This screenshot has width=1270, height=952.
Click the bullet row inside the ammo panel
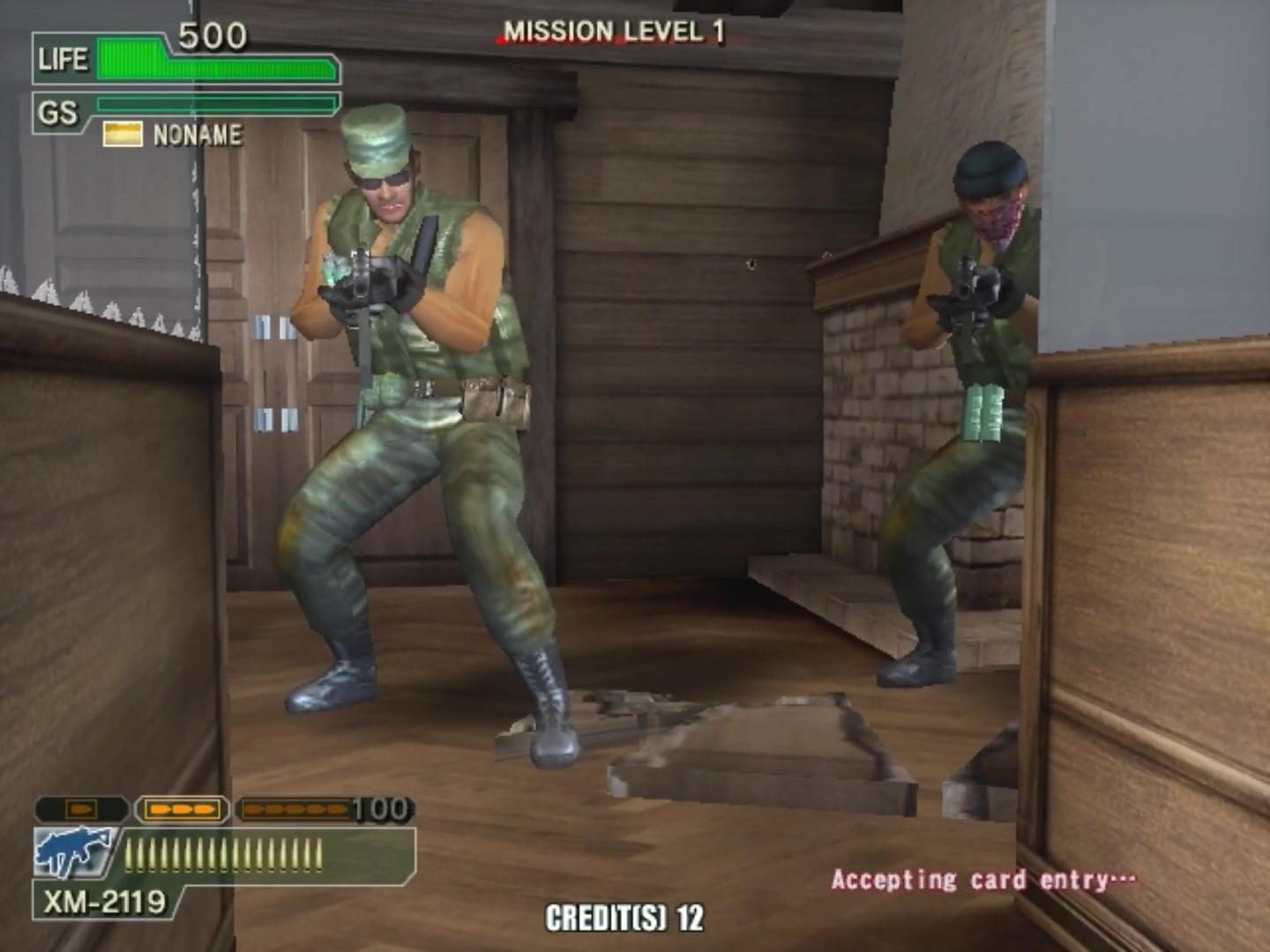coord(220,853)
